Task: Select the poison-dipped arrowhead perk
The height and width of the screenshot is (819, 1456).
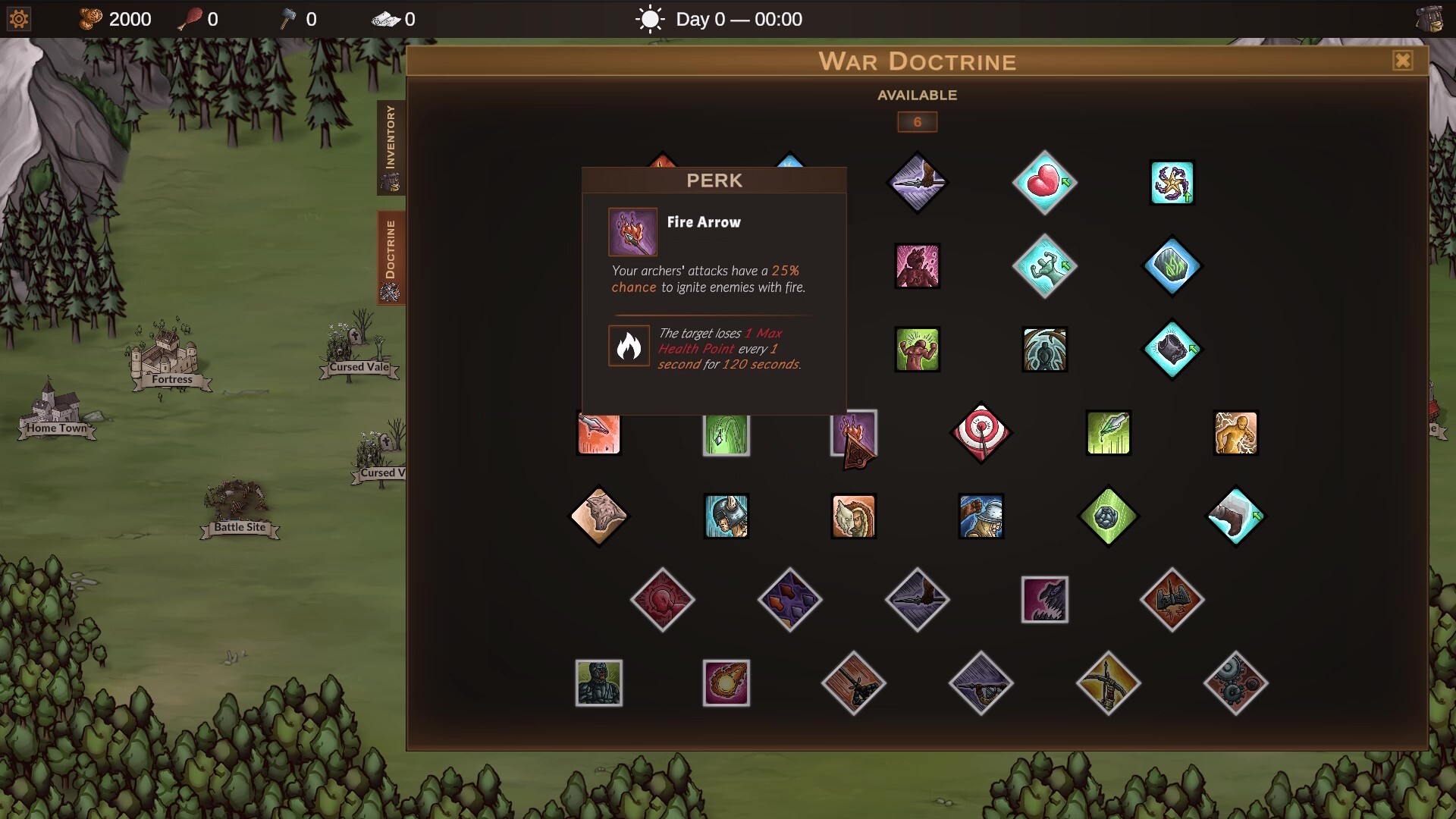Action: [x=1108, y=433]
